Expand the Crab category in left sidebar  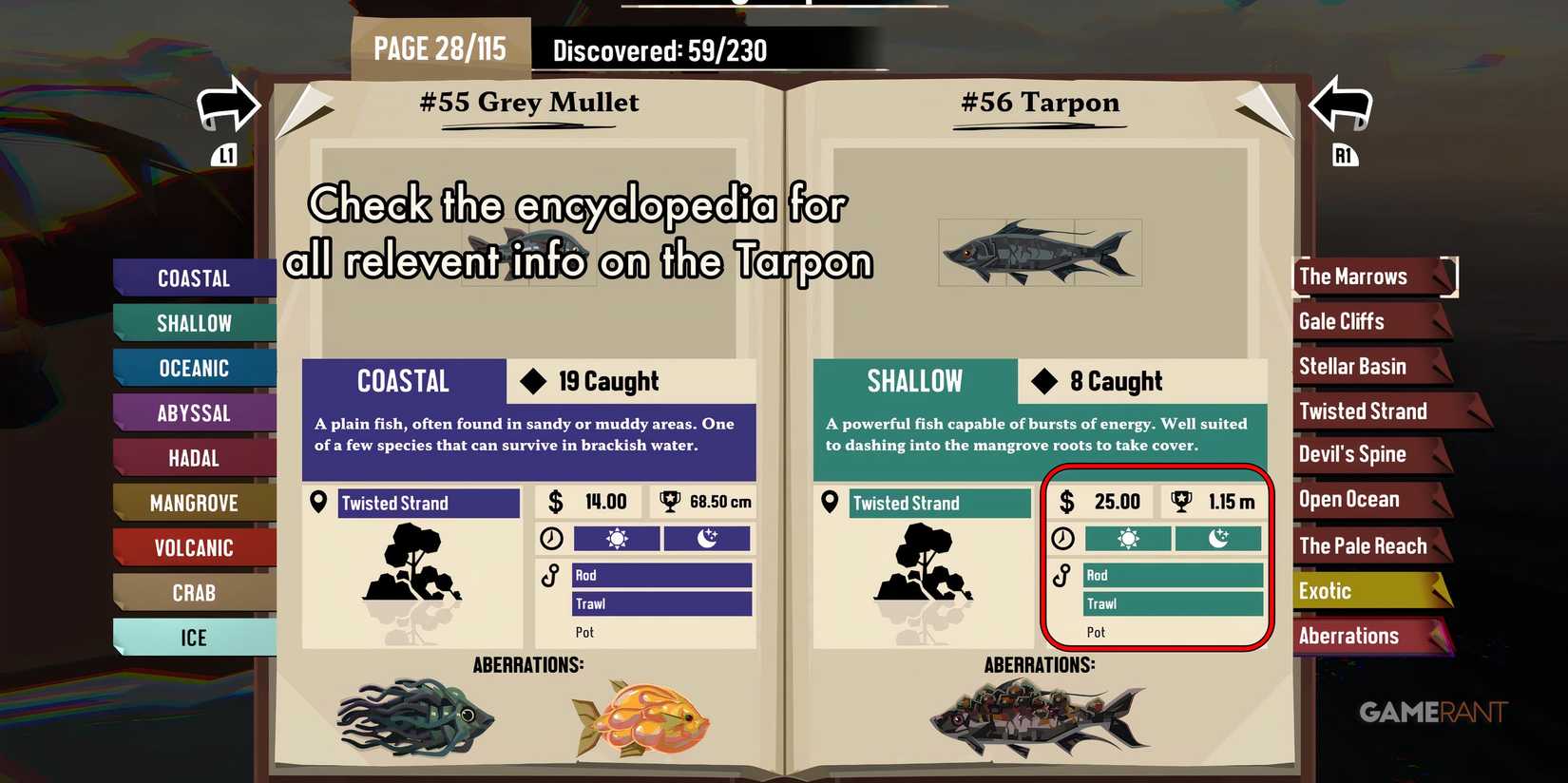195,592
